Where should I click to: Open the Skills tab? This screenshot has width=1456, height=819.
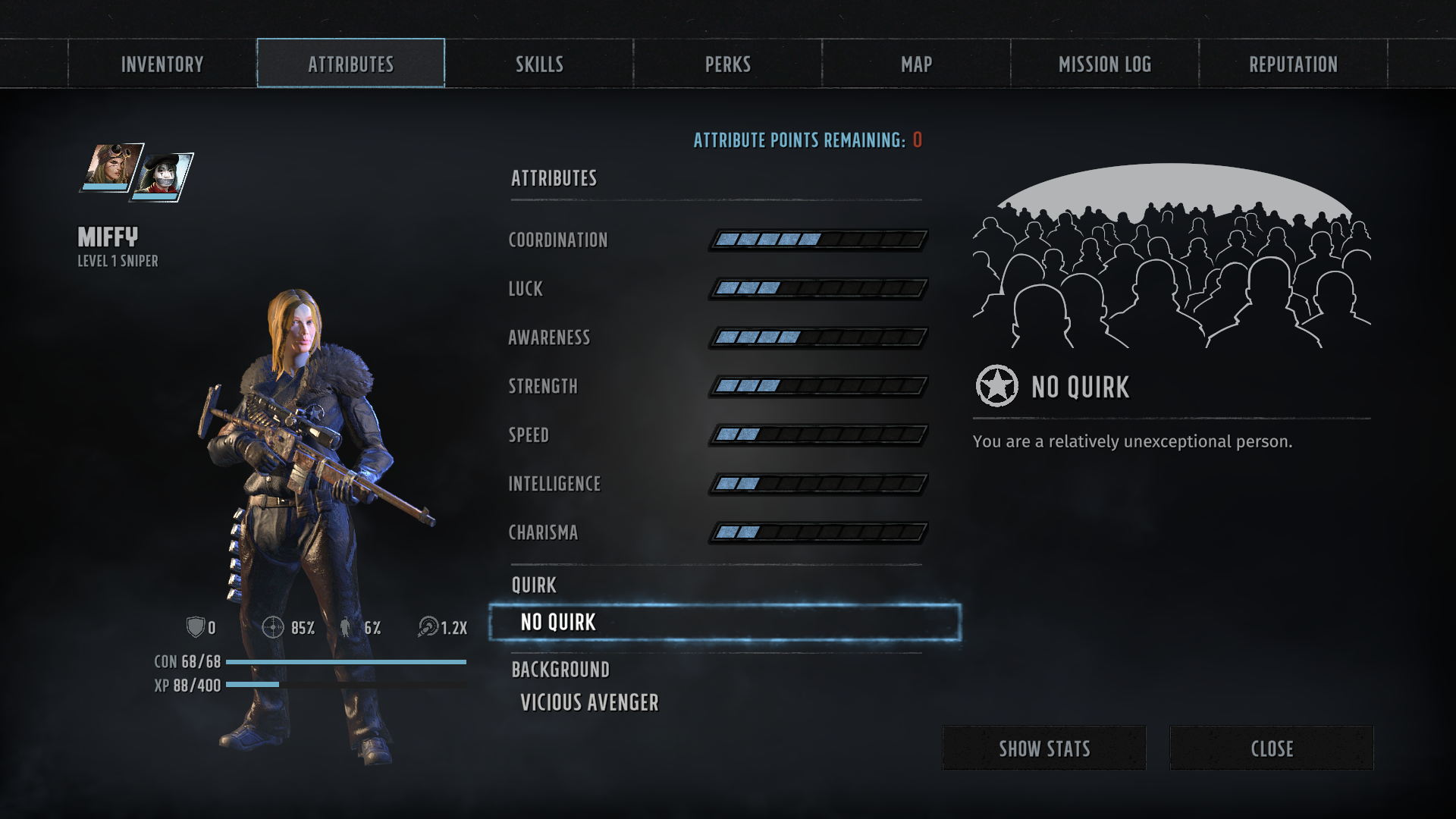(539, 64)
